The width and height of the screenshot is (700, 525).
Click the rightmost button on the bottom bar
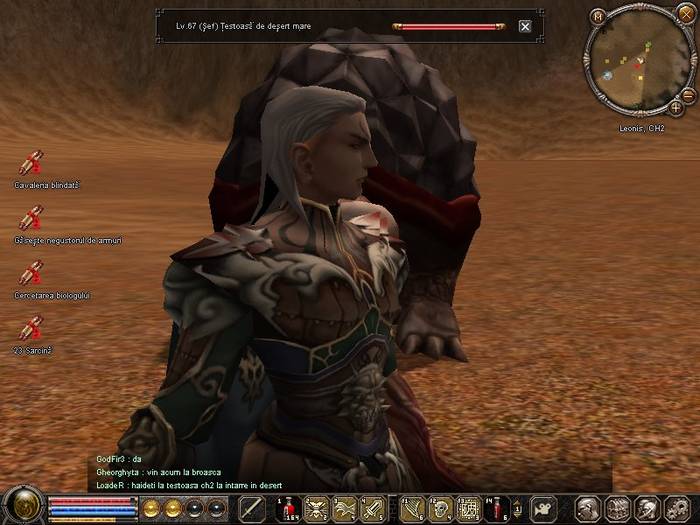[674, 508]
